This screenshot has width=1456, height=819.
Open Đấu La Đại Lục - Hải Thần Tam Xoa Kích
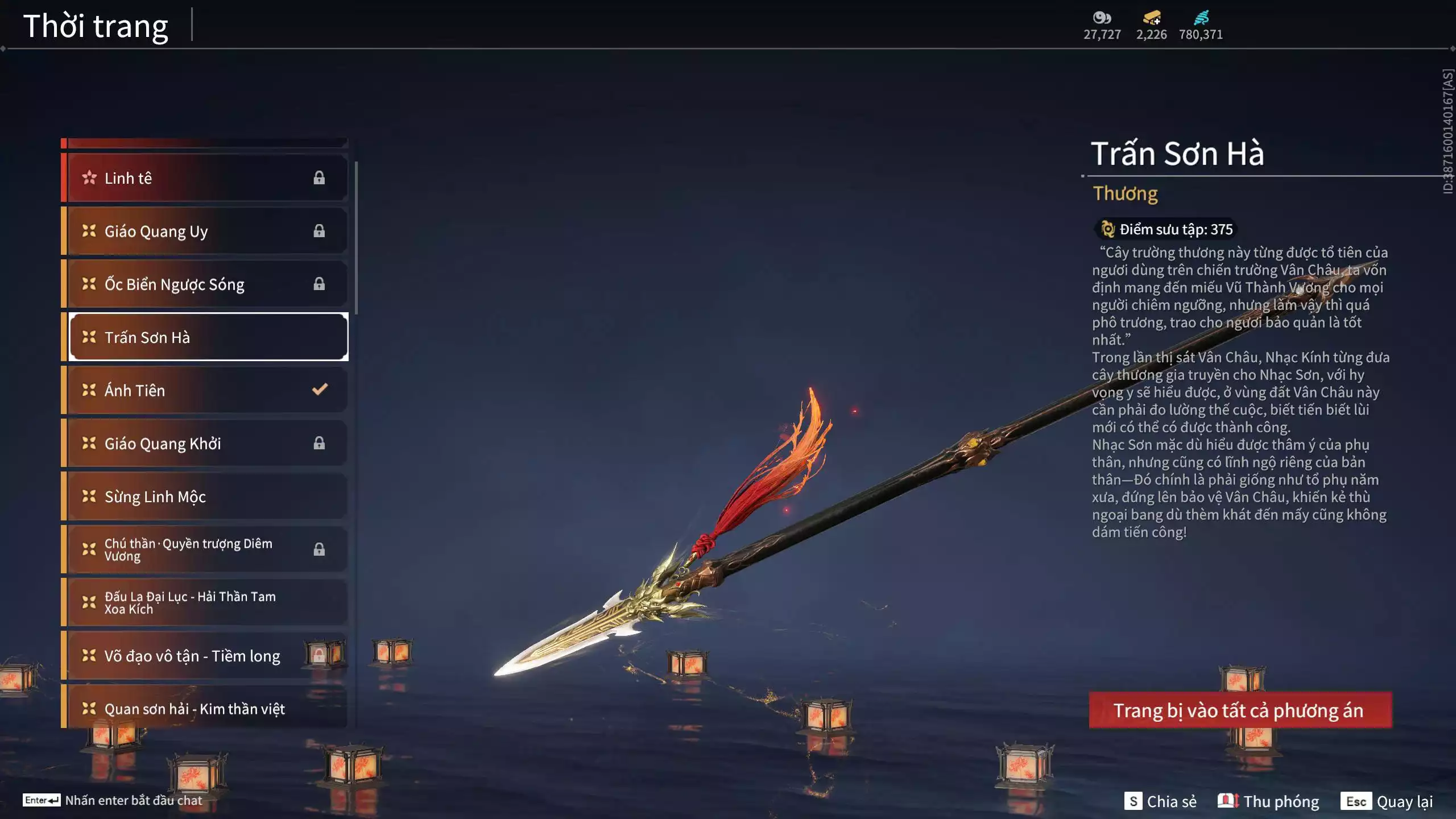[205, 602]
